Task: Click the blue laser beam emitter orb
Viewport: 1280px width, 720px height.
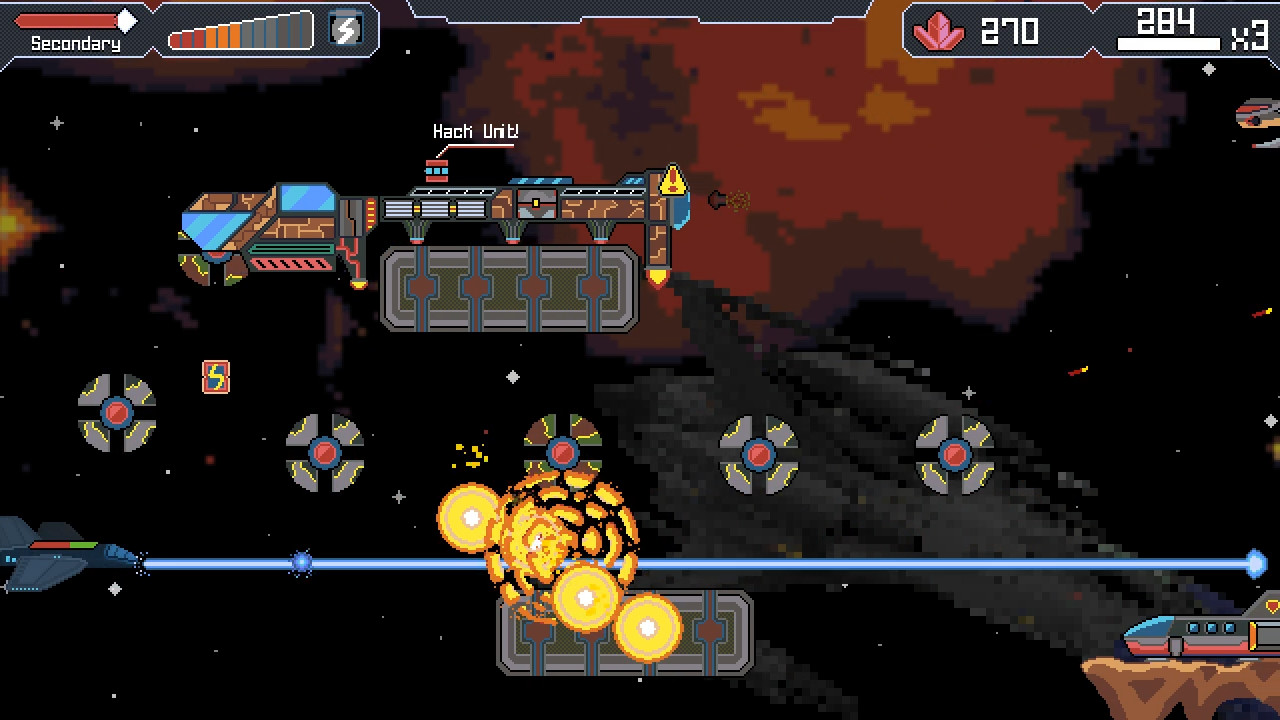Action: coord(300,563)
